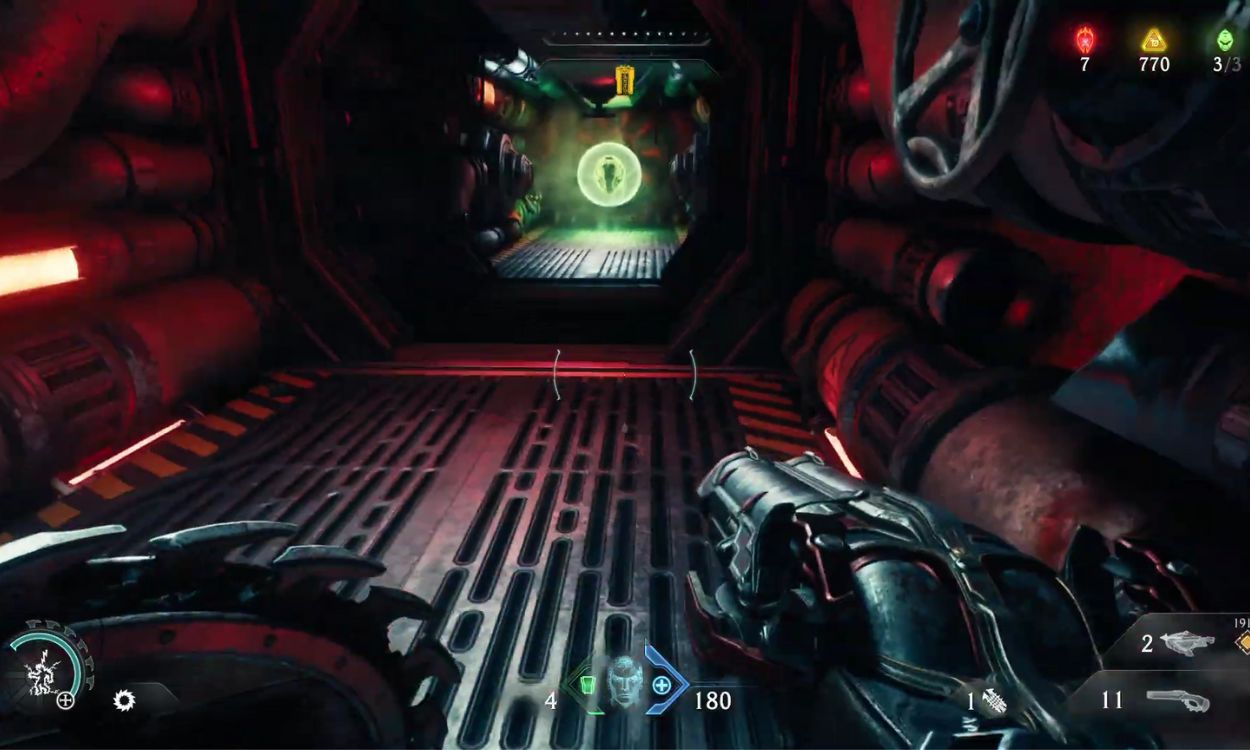Switch to the shotgun weapon slot
The height and width of the screenshot is (750, 1250).
1178,700
